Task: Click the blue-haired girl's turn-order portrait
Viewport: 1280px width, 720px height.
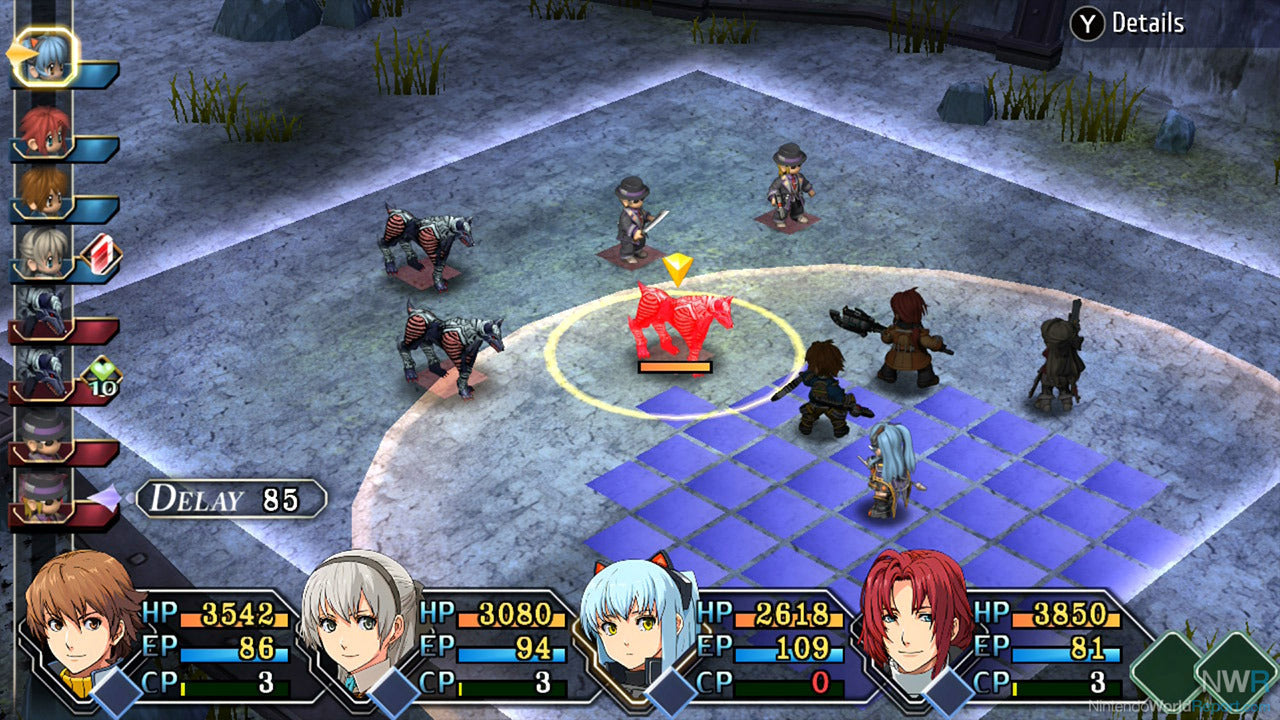Action: click(x=45, y=58)
